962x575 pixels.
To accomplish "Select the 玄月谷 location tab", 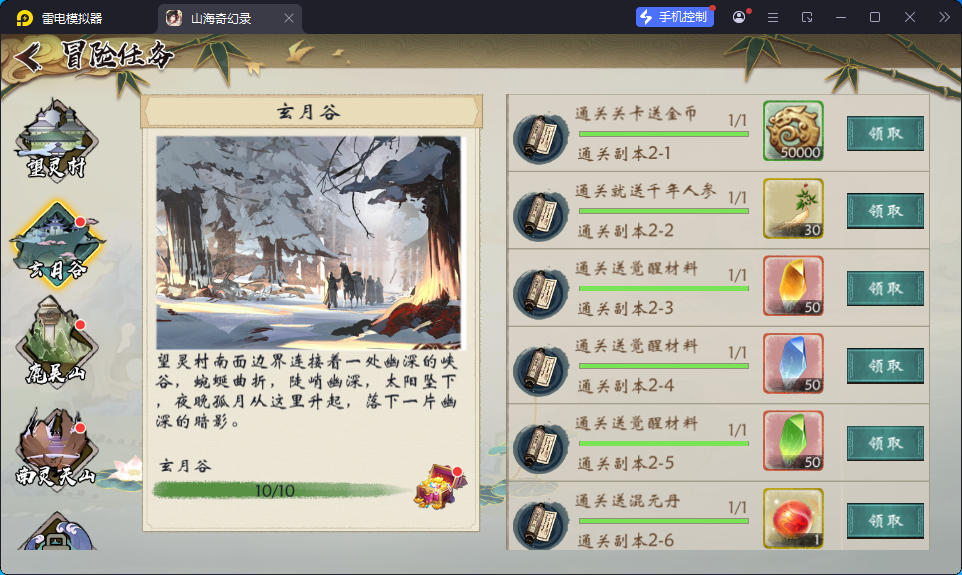I will (56, 245).
